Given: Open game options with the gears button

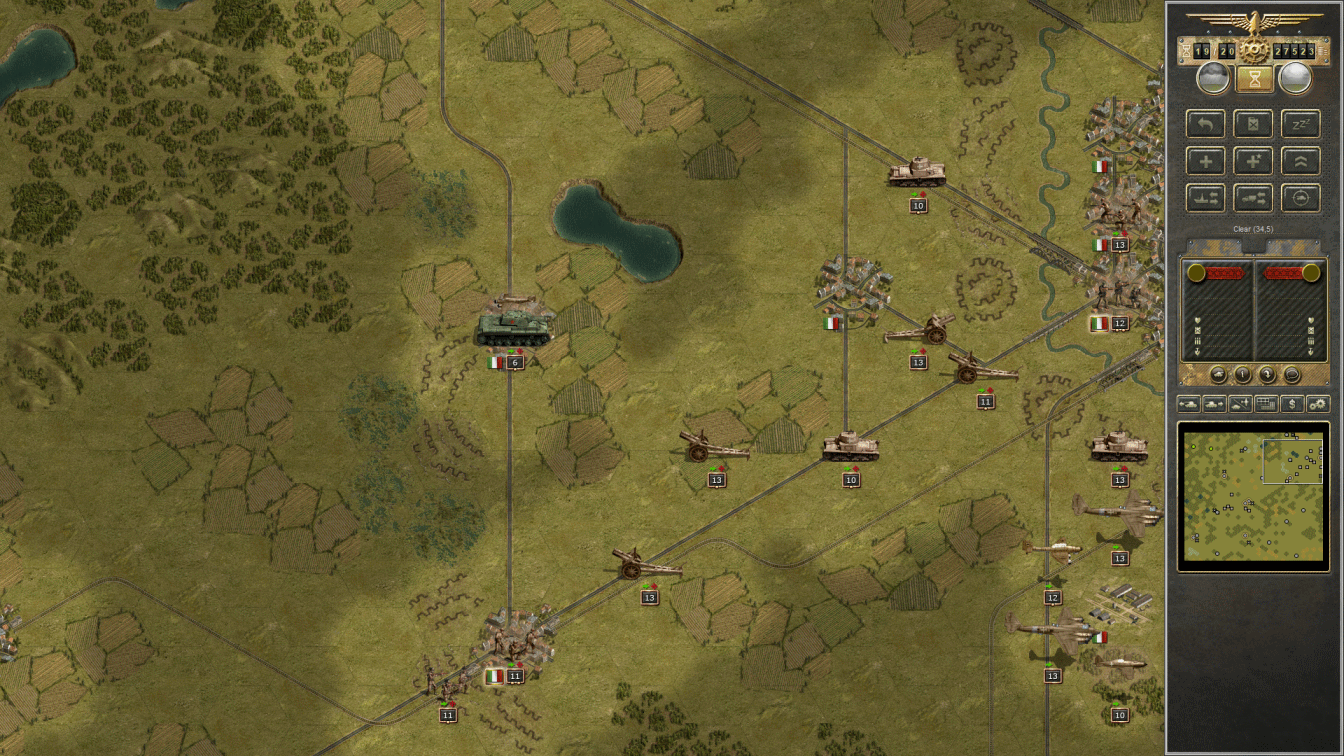Looking at the screenshot, I should pos(1318,404).
